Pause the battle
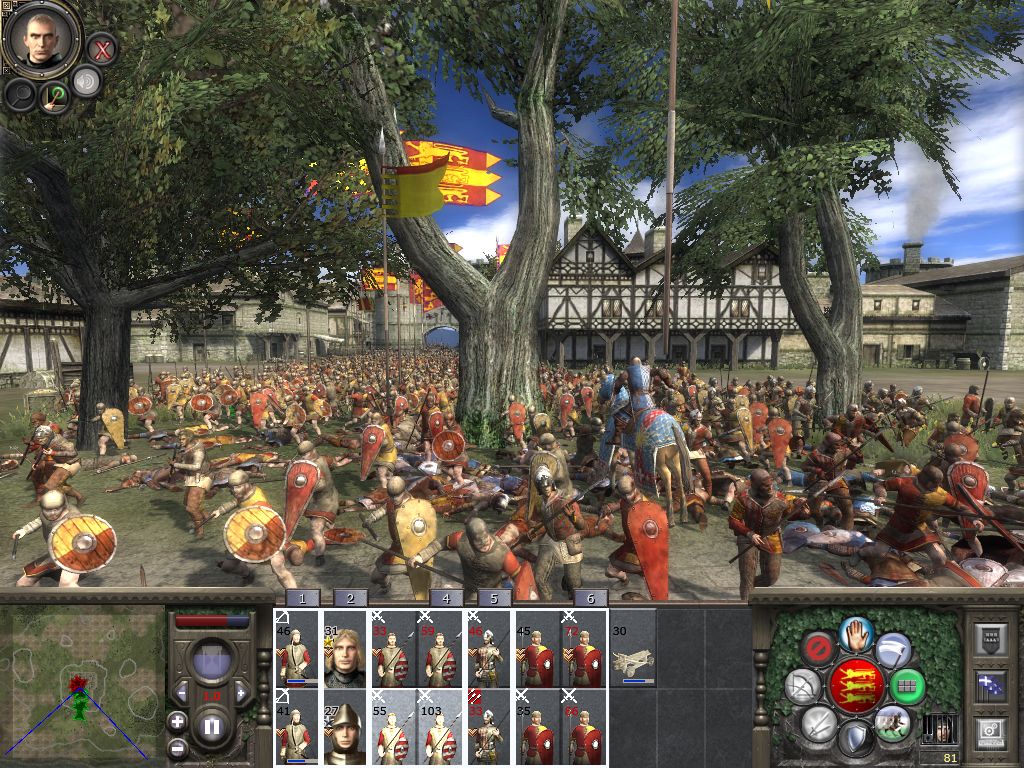Image resolution: width=1024 pixels, height=768 pixels. 211,727
